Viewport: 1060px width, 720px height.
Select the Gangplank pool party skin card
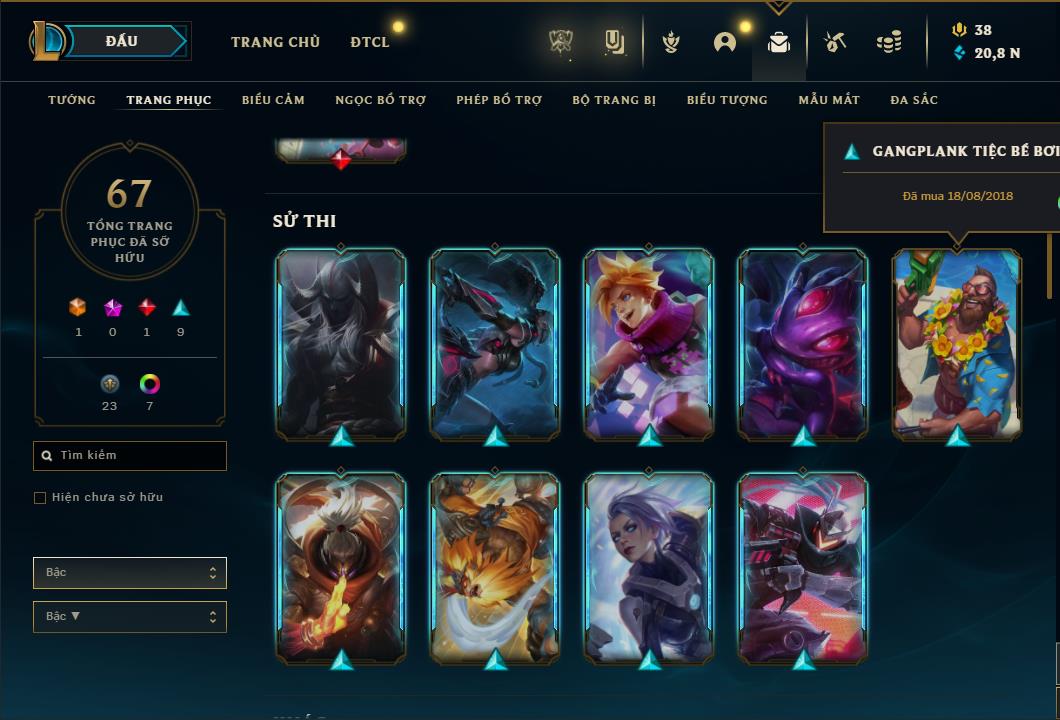tap(957, 343)
